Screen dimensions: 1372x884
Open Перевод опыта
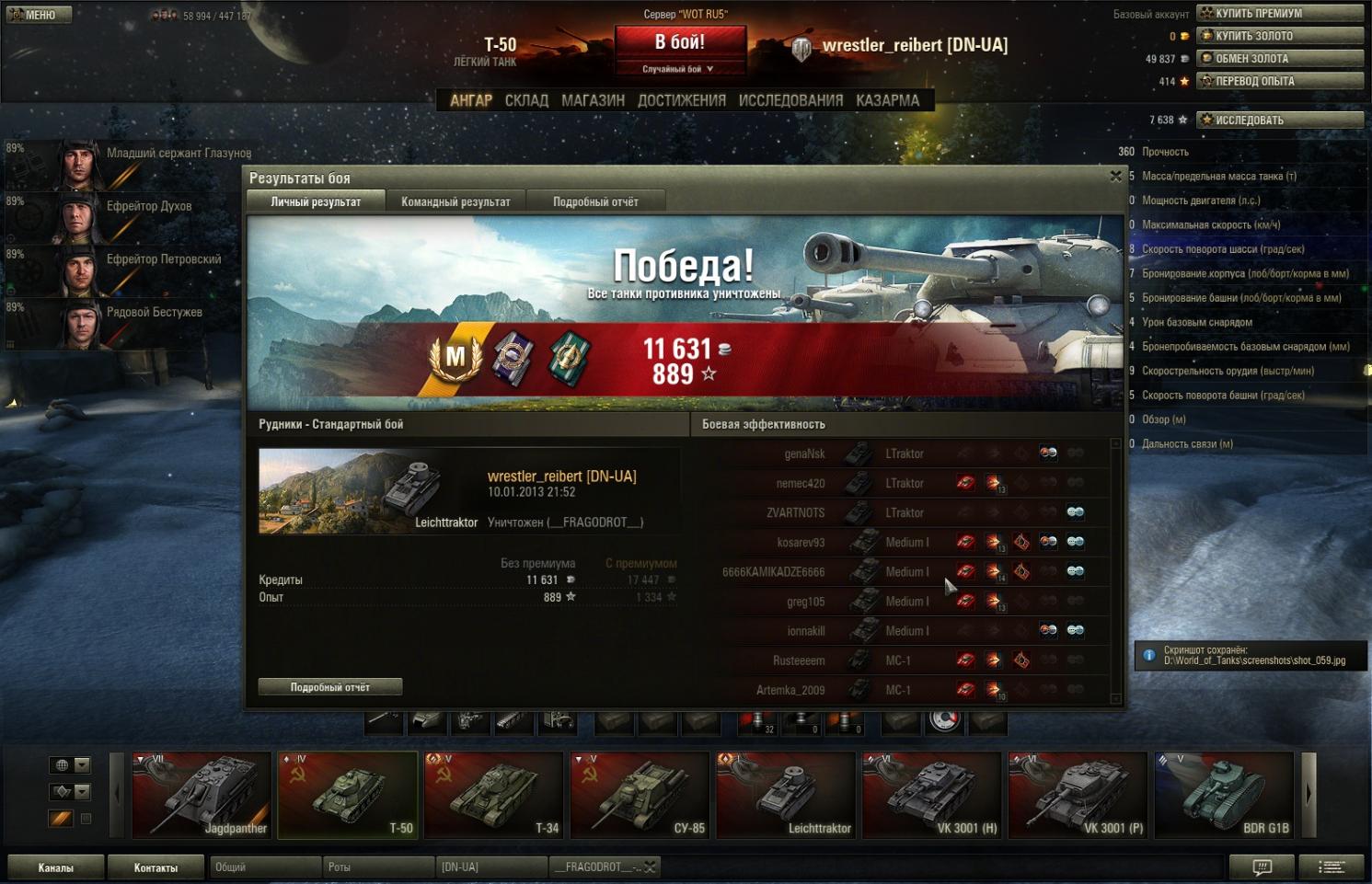[x=1280, y=81]
